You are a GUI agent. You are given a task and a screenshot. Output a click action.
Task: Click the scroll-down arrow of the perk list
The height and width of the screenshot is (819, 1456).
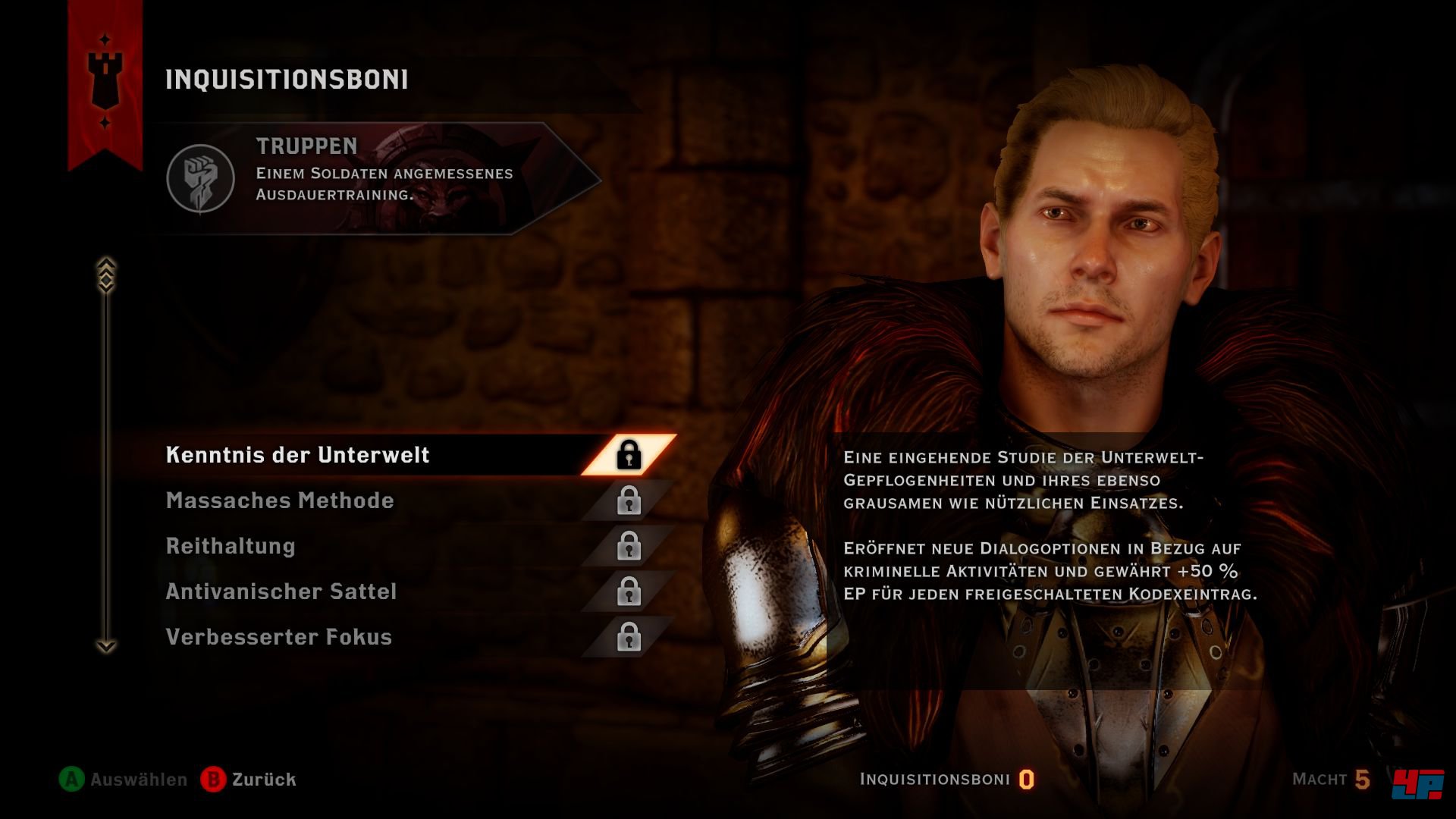(106, 646)
